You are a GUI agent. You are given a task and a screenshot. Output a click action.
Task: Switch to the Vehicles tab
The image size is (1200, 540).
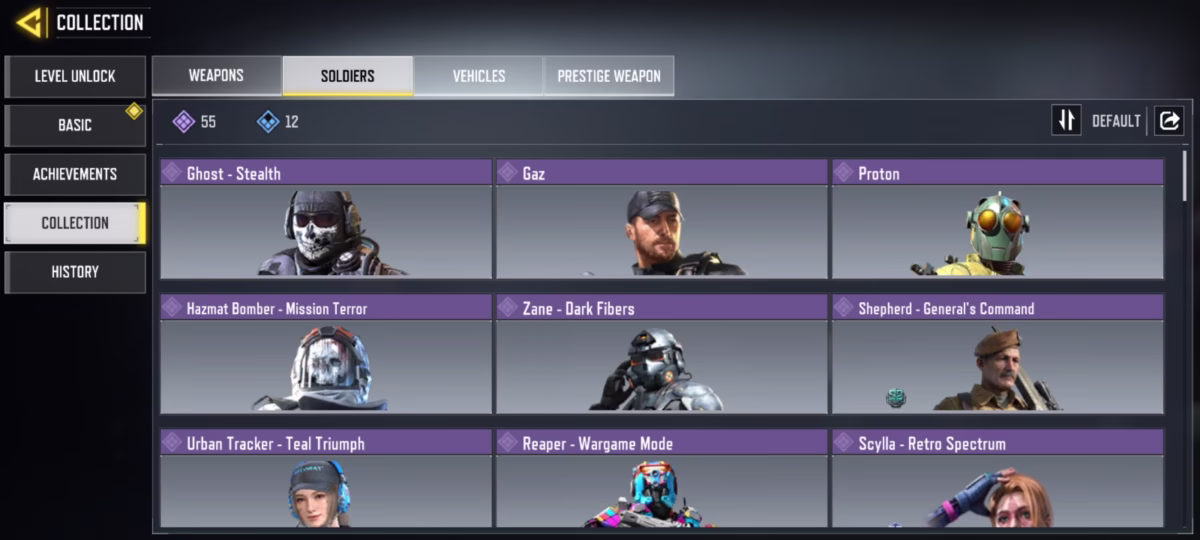(x=478, y=76)
